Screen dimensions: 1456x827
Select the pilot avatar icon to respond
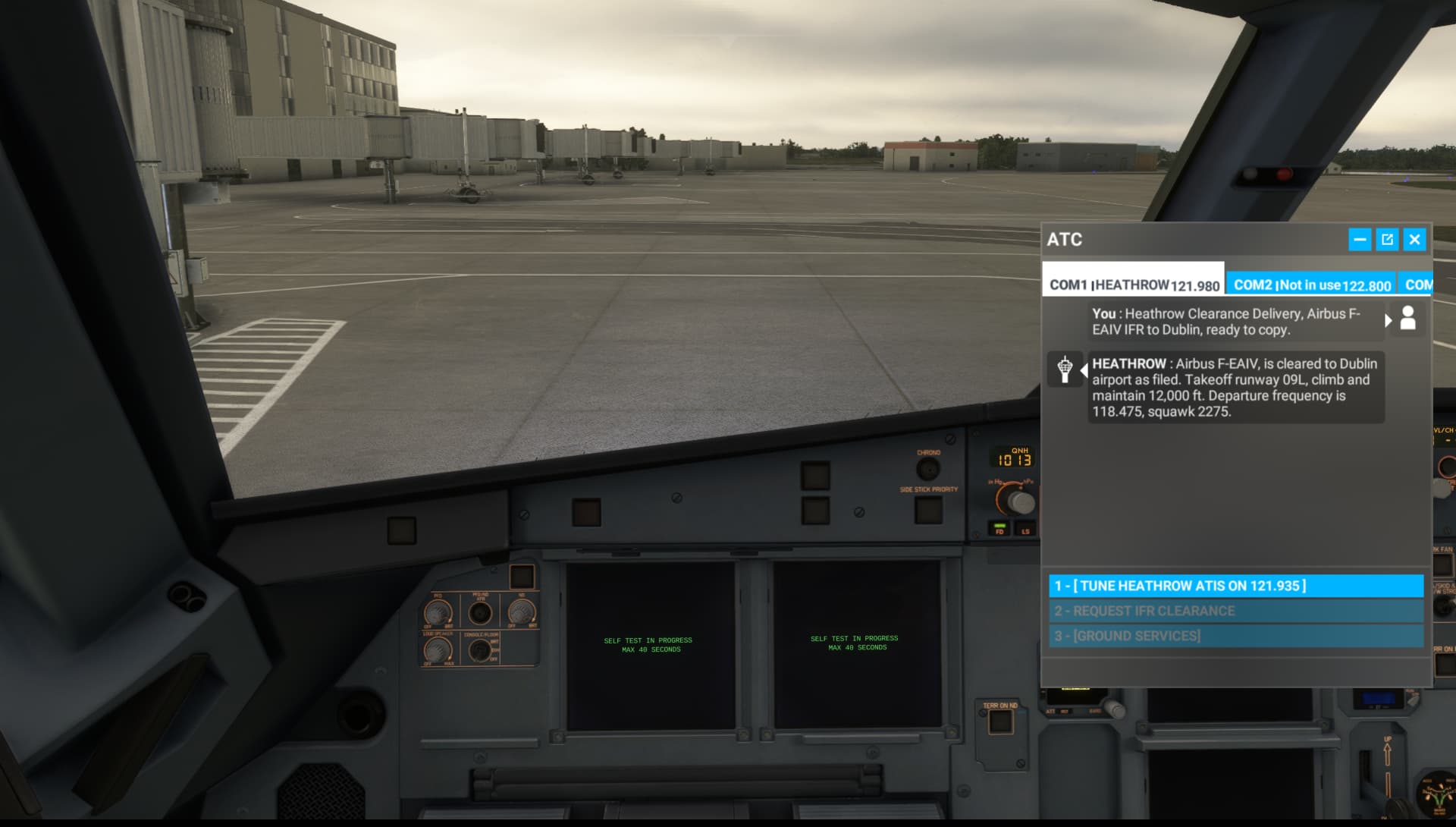[x=1408, y=318]
